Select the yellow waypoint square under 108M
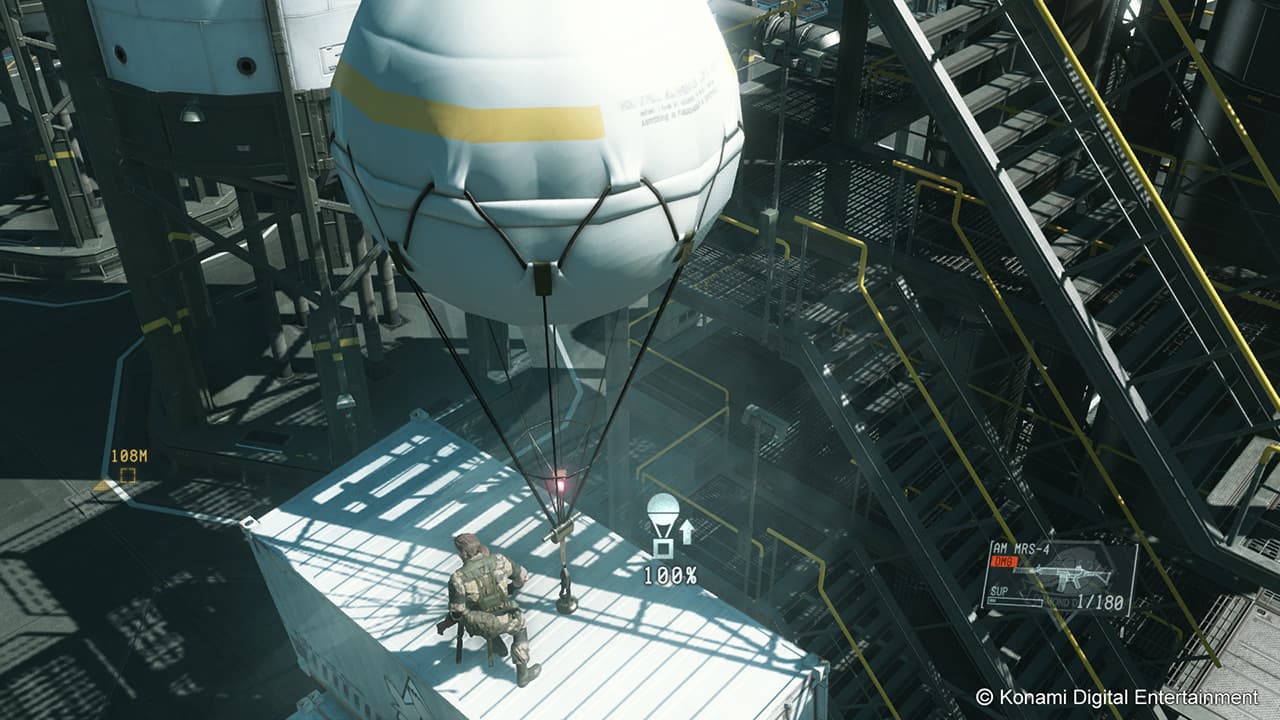Image resolution: width=1280 pixels, height=720 pixels. pyautogui.click(x=128, y=475)
